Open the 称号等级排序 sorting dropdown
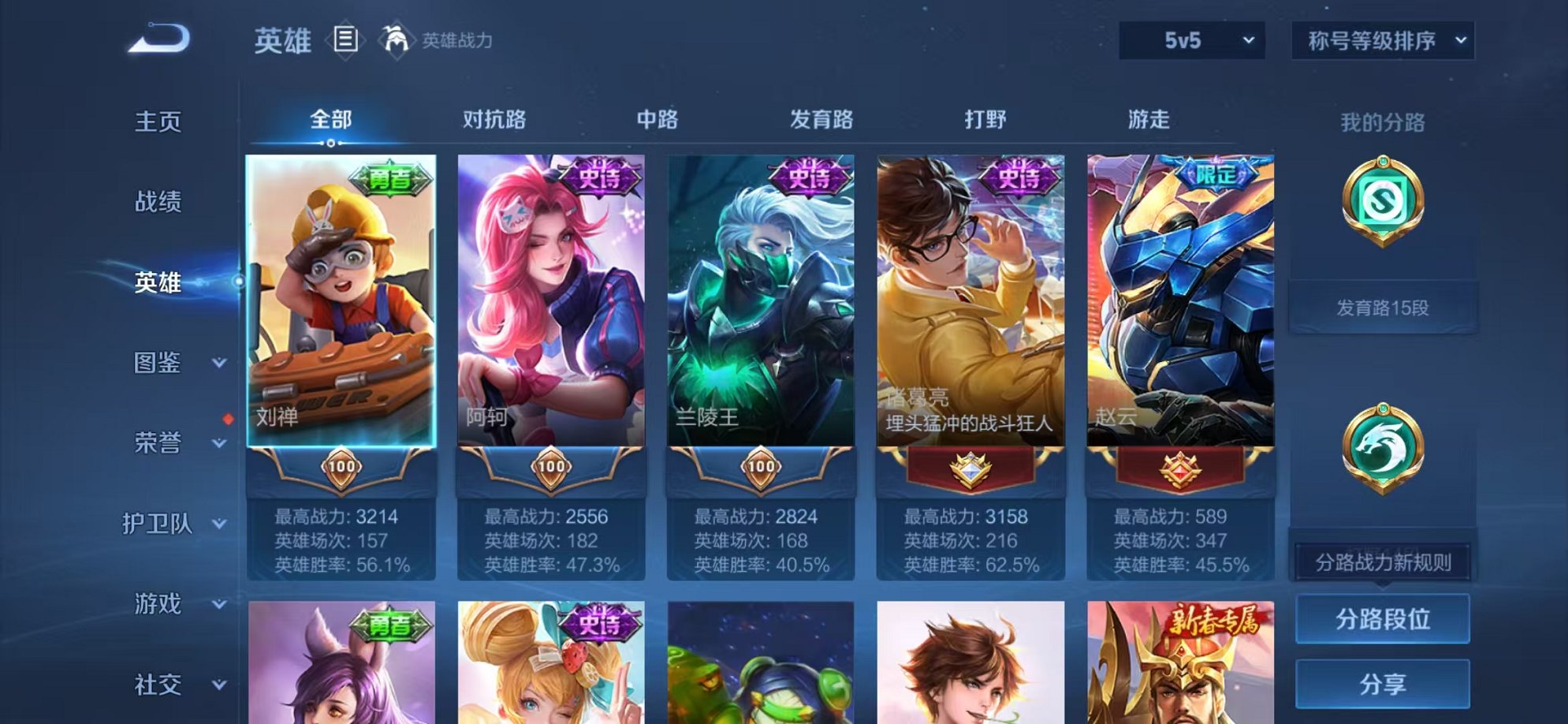Image resolution: width=1568 pixels, height=724 pixels. (x=1384, y=39)
